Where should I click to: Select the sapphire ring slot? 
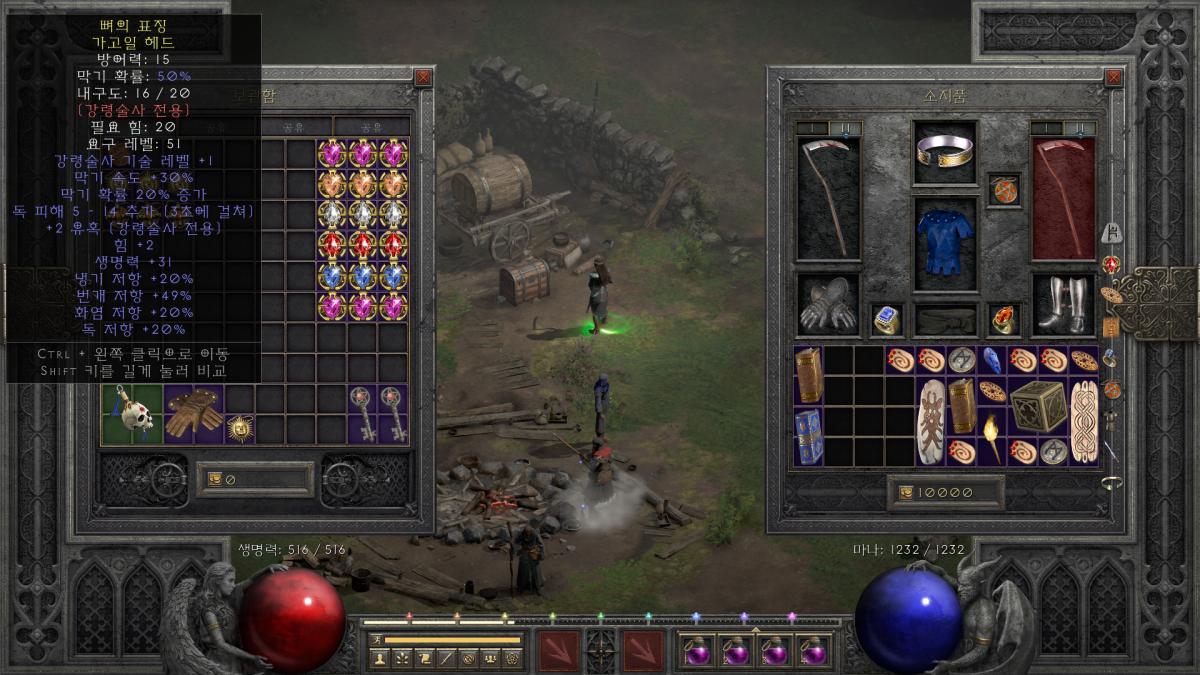point(887,319)
